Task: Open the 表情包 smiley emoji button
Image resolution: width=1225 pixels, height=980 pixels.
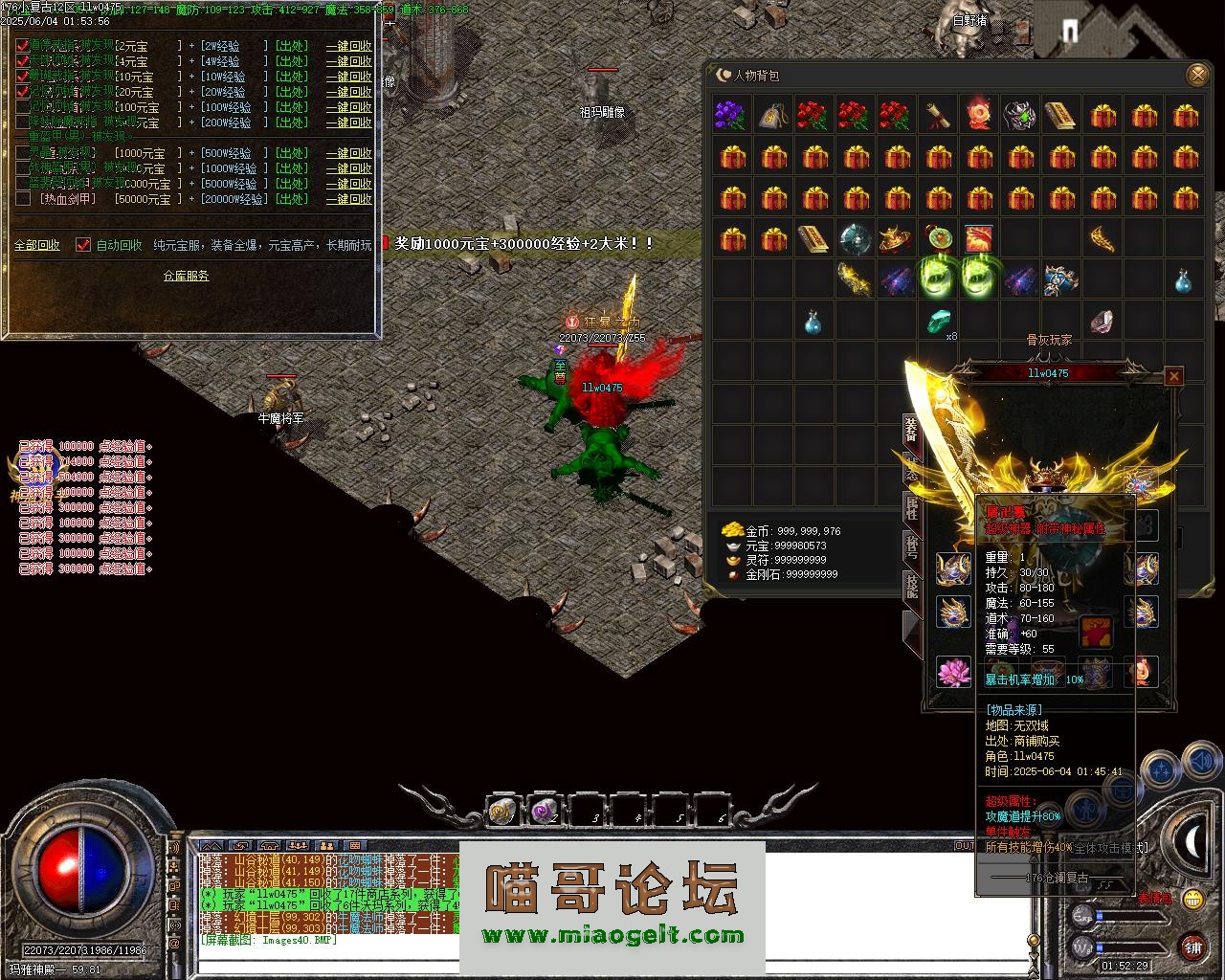Action: coord(1192,899)
